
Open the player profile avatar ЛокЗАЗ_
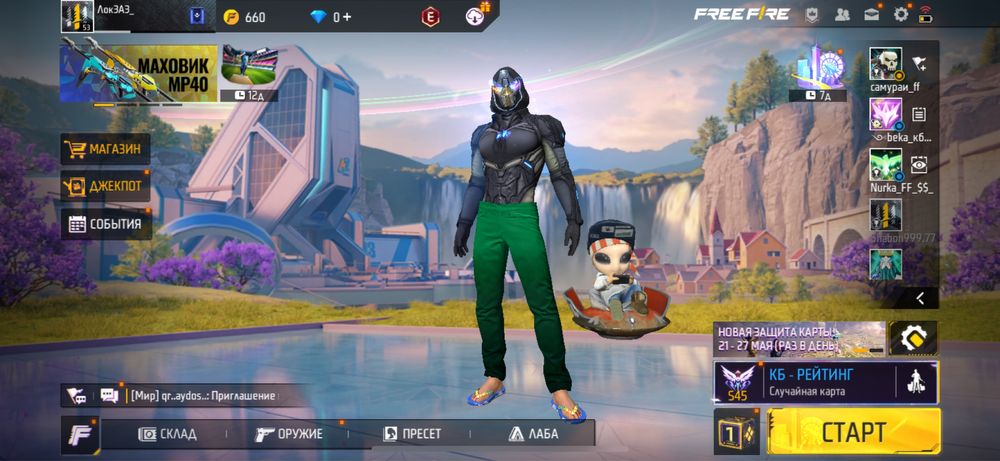[77, 15]
